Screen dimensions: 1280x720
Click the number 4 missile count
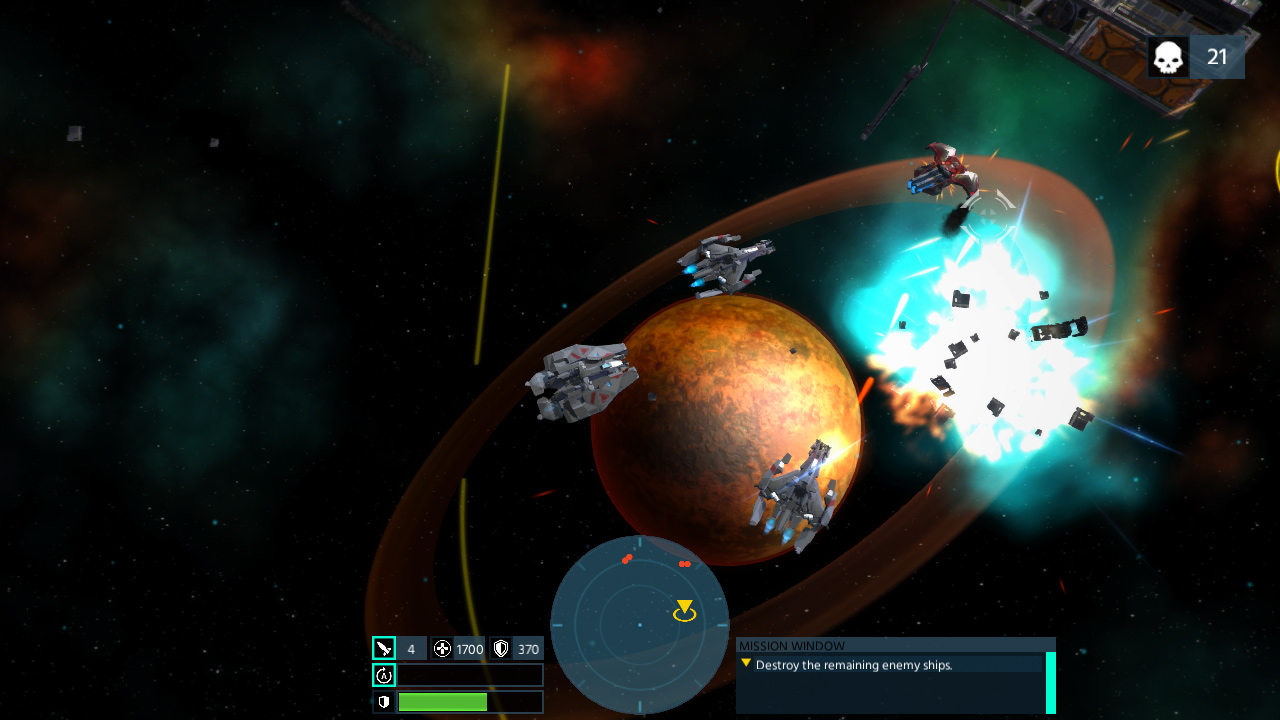click(x=409, y=648)
